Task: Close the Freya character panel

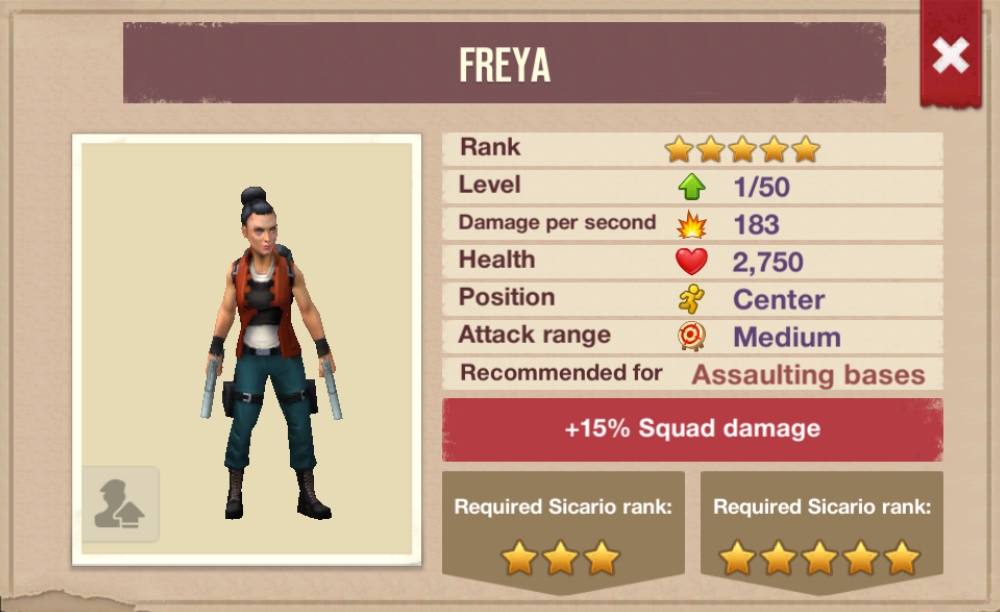Action: (x=950, y=56)
